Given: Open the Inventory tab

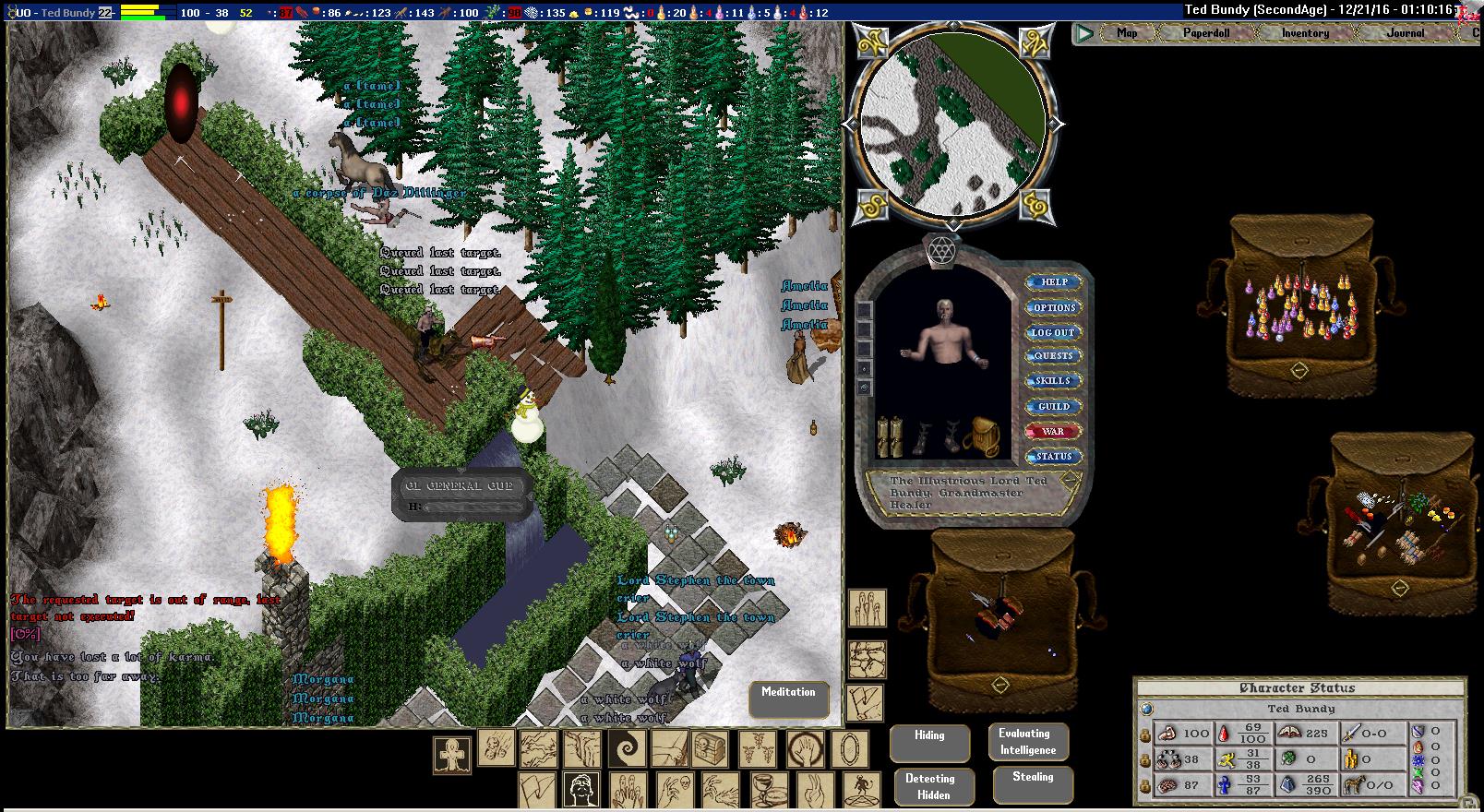Looking at the screenshot, I should pyautogui.click(x=1305, y=33).
